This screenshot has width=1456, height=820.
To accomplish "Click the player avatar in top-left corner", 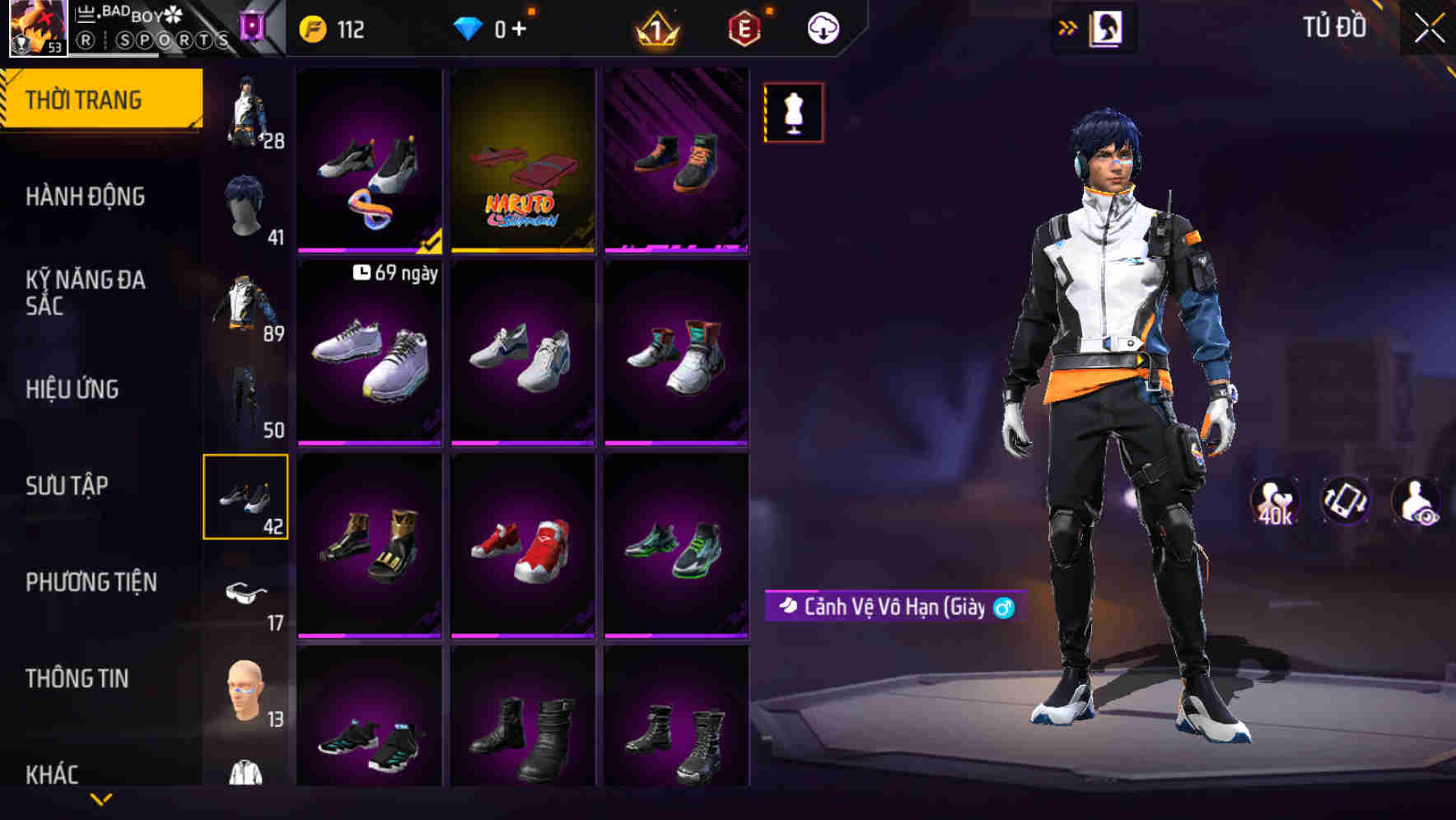I will (x=37, y=29).
